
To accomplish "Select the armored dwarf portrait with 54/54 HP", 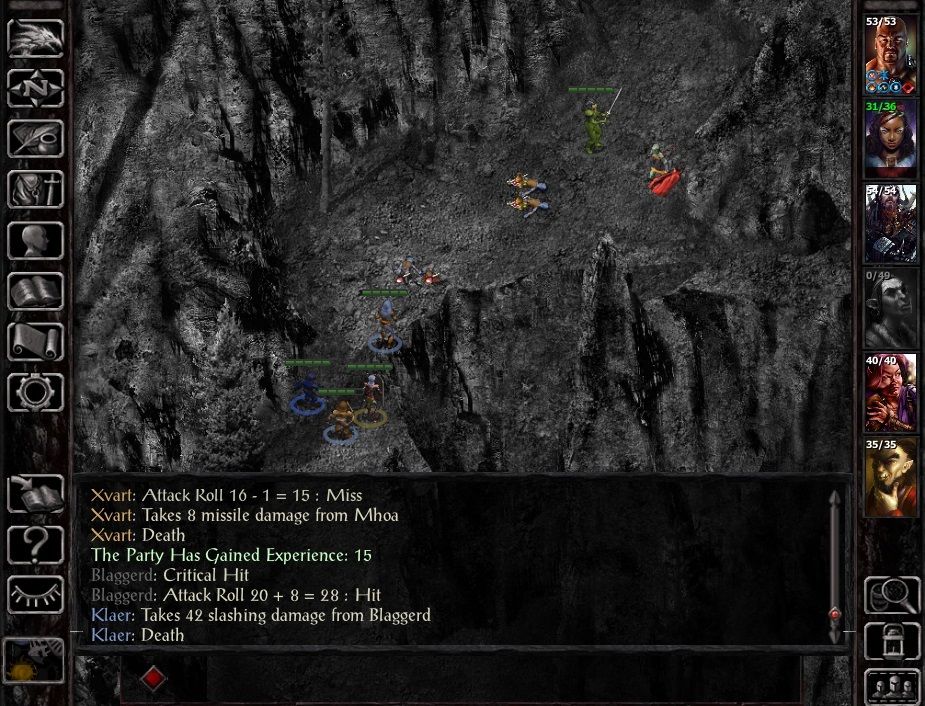I will [890, 223].
